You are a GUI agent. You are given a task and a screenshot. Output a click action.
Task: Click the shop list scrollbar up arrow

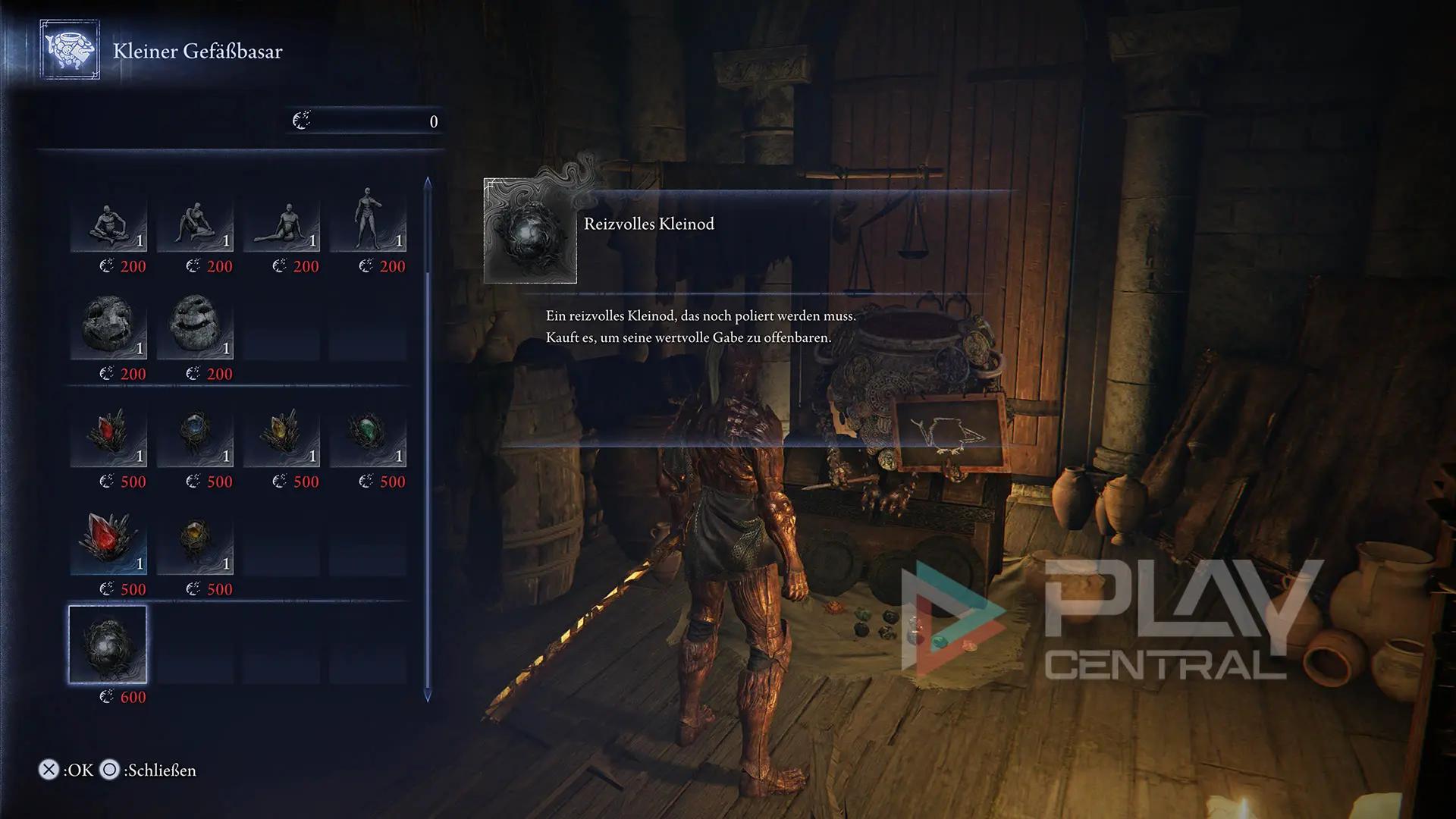click(428, 182)
